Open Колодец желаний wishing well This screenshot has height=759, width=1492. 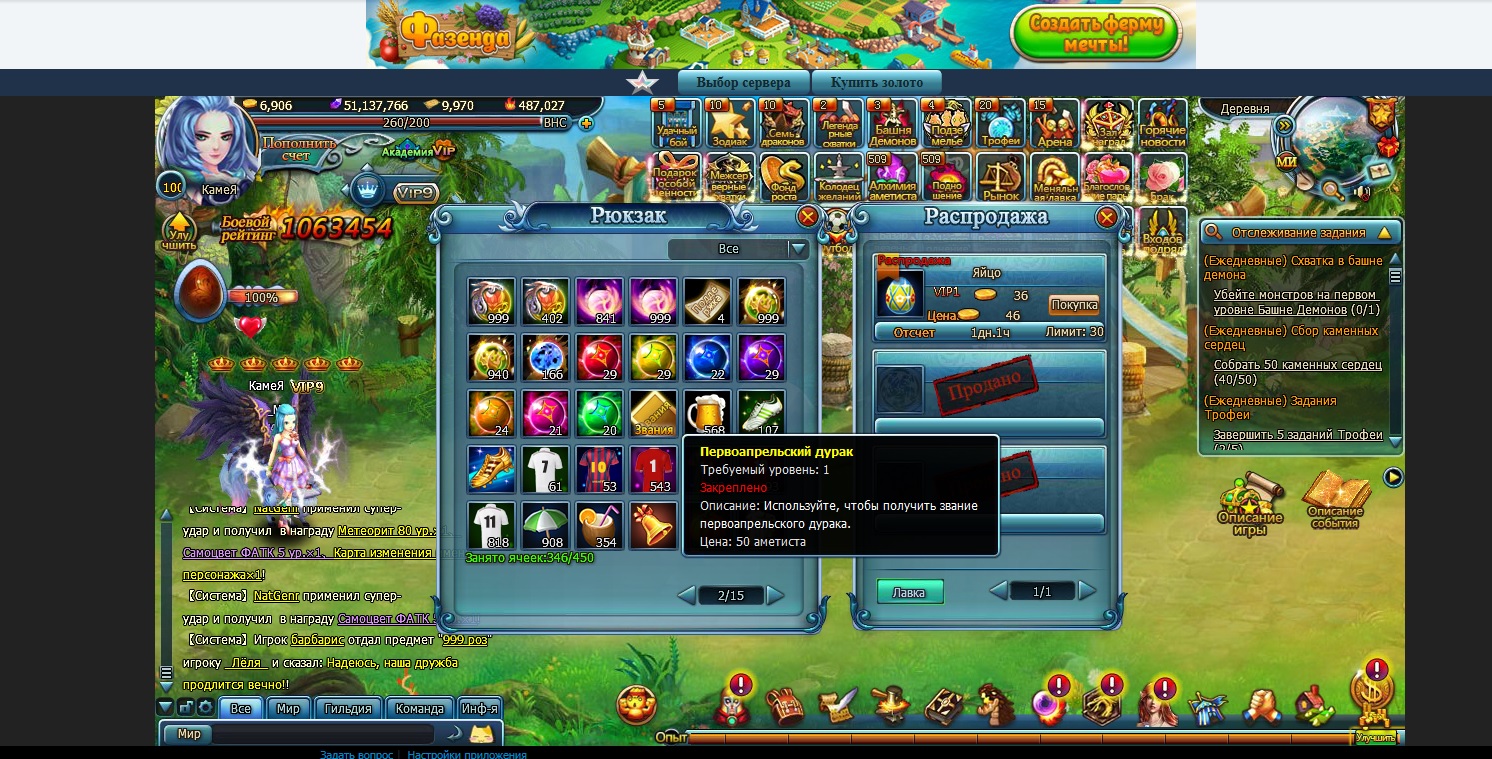(838, 178)
